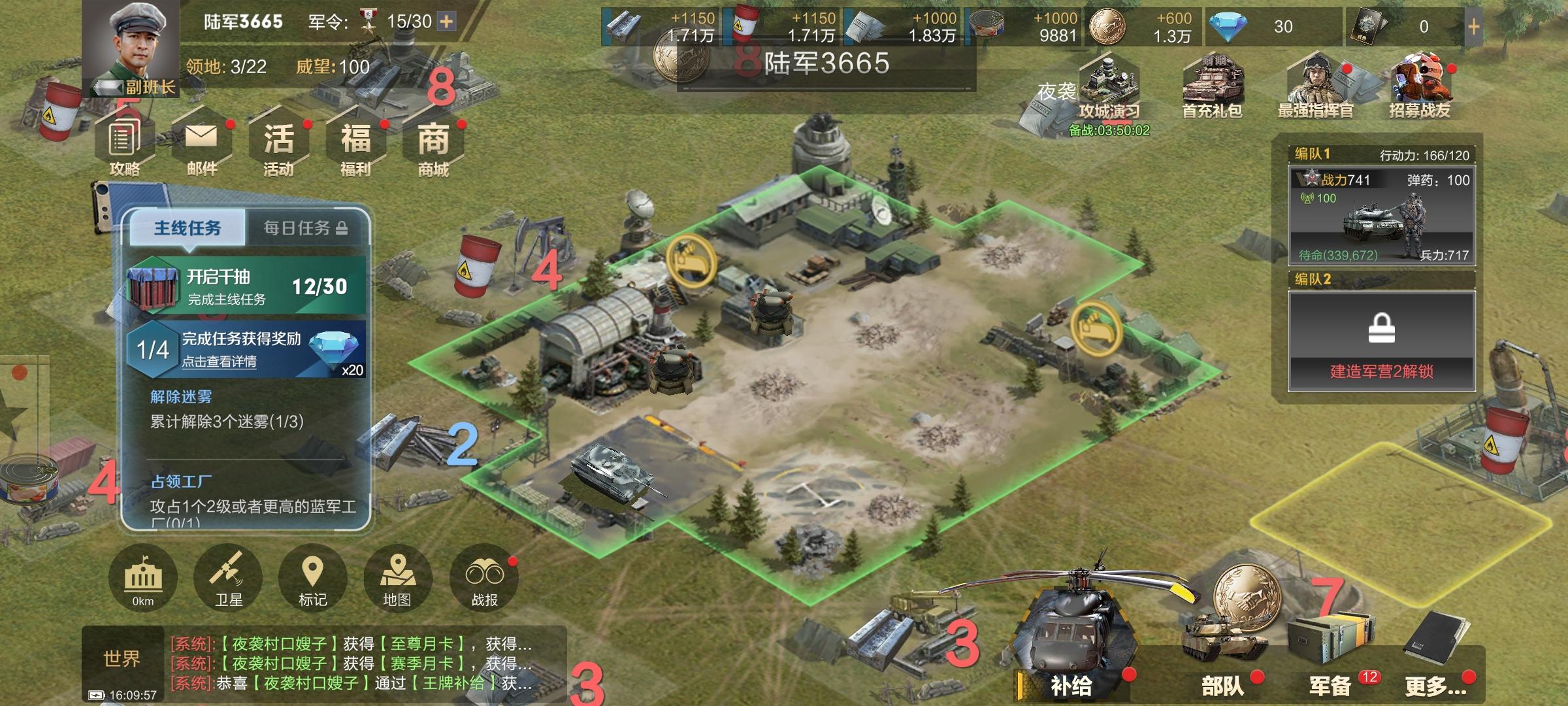This screenshot has width=1568, height=706.
Task: Open the 首充礼包 first-recharge pack
Action: (1212, 88)
